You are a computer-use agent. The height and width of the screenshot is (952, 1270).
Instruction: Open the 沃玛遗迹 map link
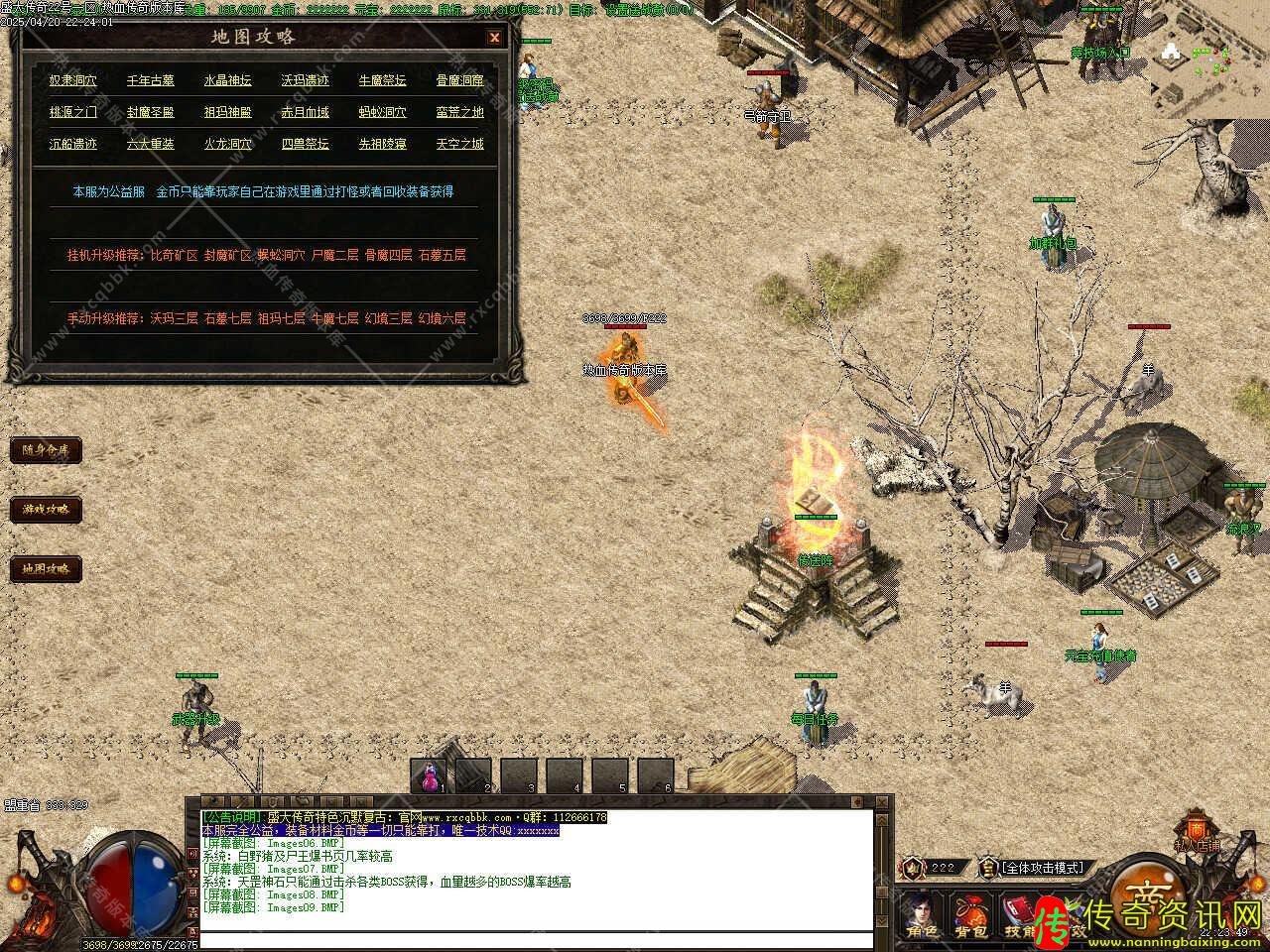tap(305, 80)
